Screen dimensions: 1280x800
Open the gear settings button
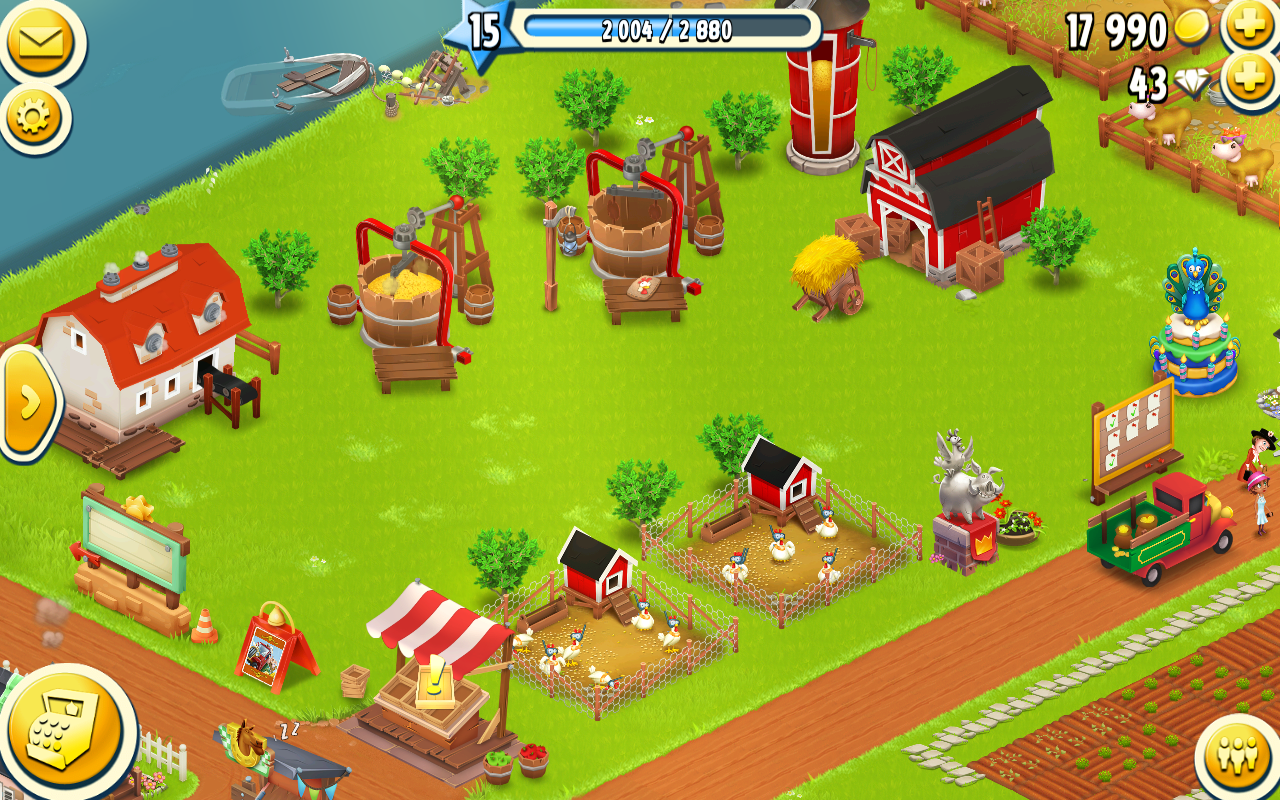coord(33,118)
